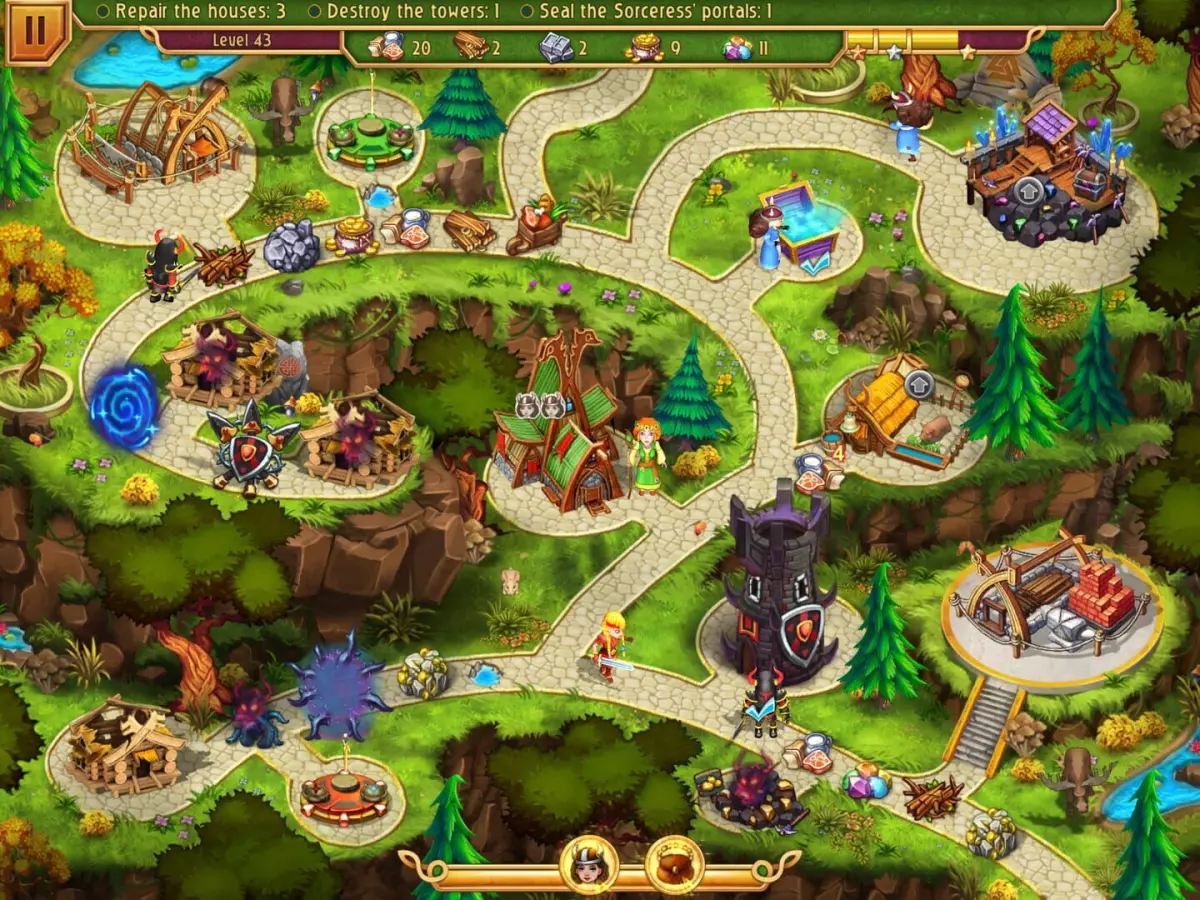Screen dimensions: 1200x900
Task: Click the upgrade arrow on the gem mine
Action: 1027,190
